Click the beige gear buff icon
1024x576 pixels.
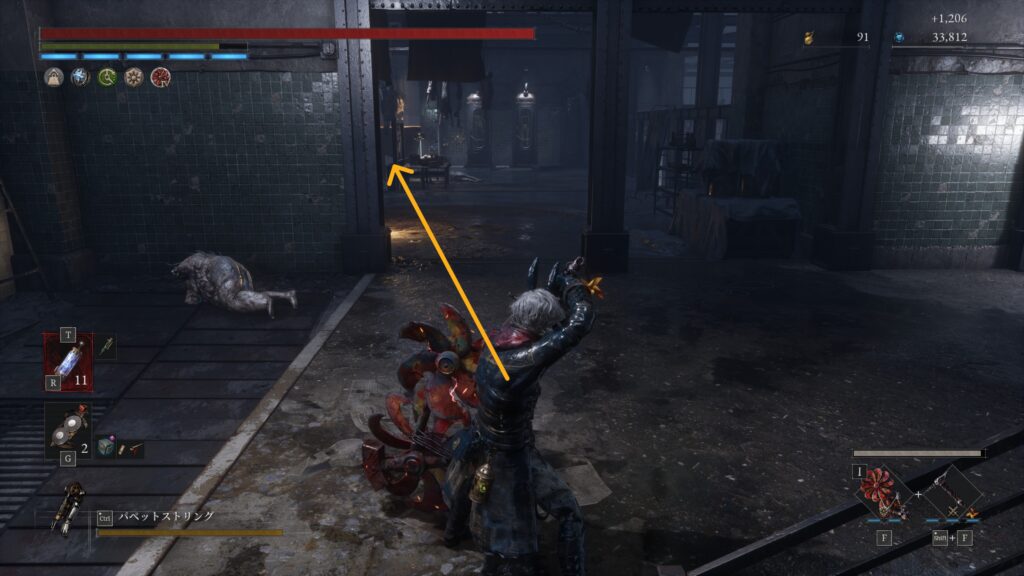pos(133,77)
